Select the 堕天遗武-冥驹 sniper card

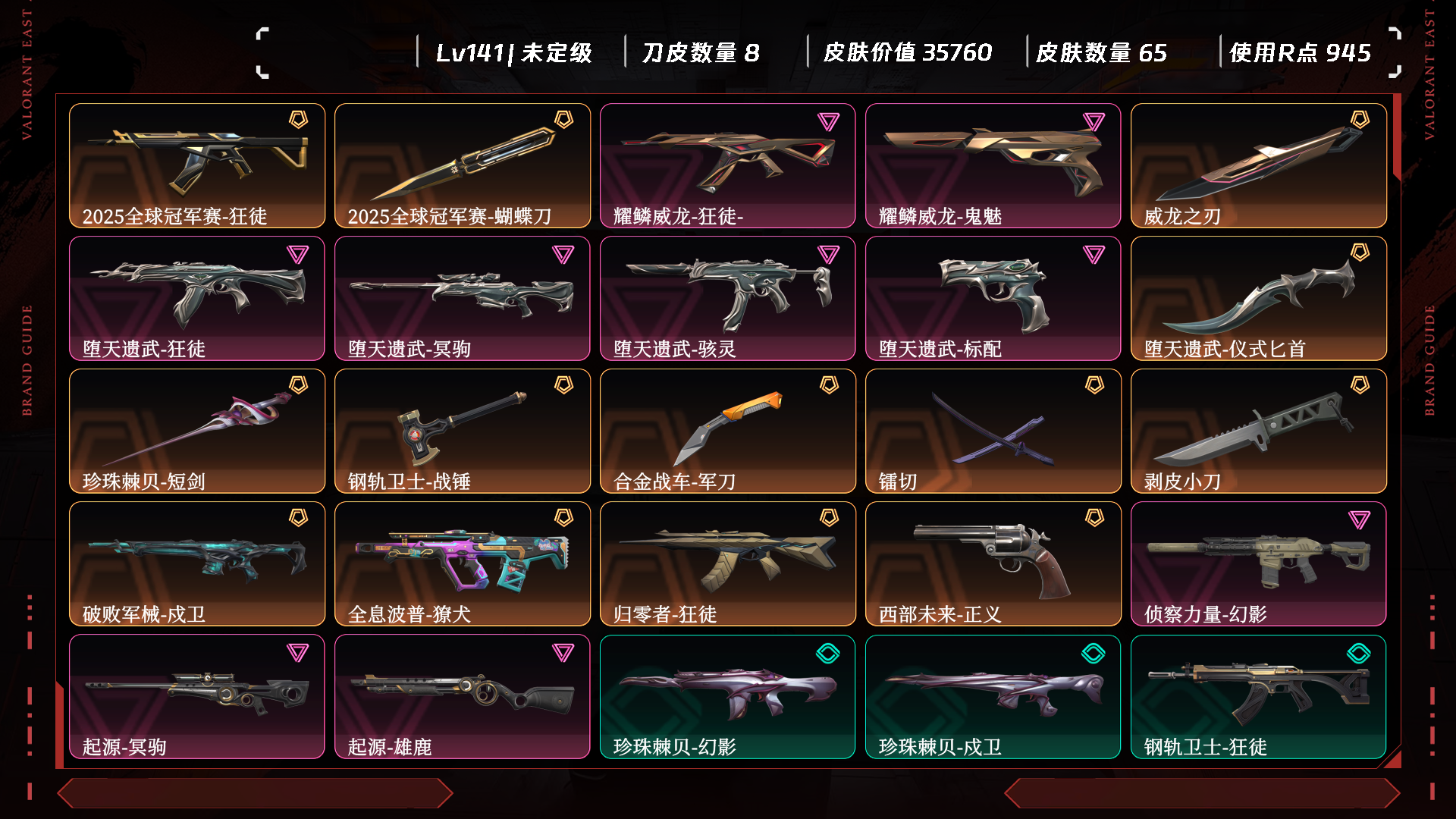point(463,298)
